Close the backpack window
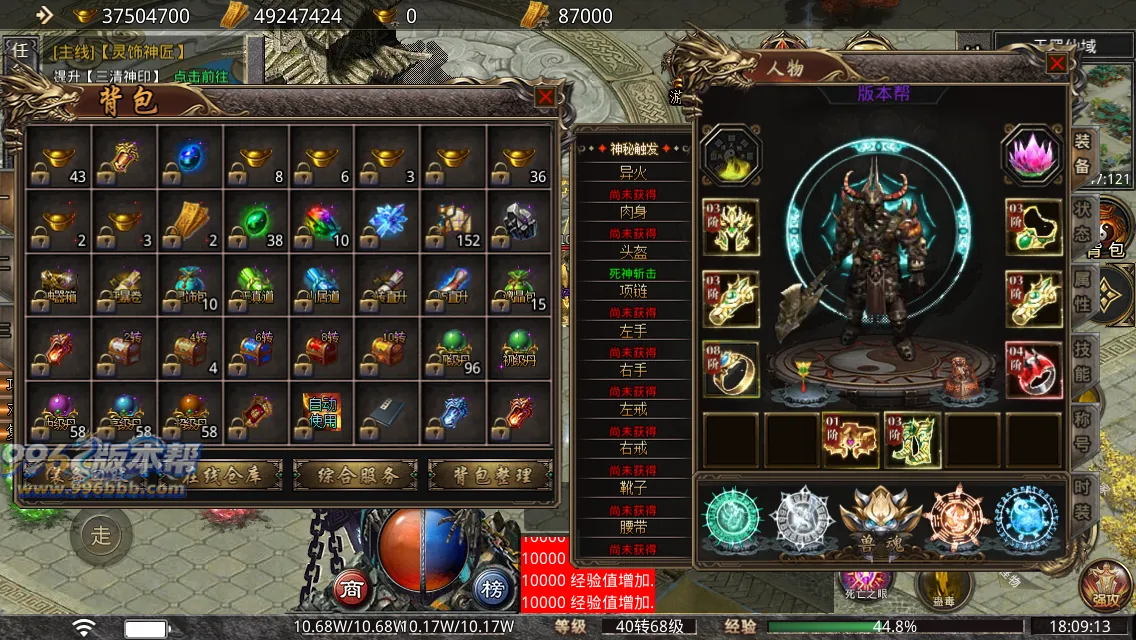The image size is (1136, 640). point(545,97)
